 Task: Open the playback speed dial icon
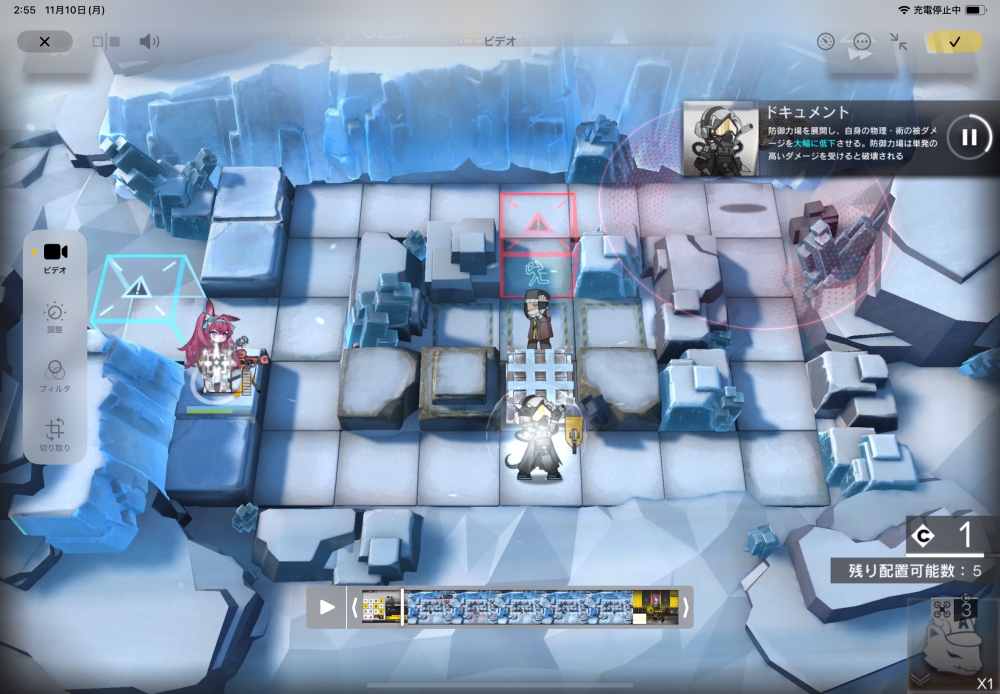point(825,42)
